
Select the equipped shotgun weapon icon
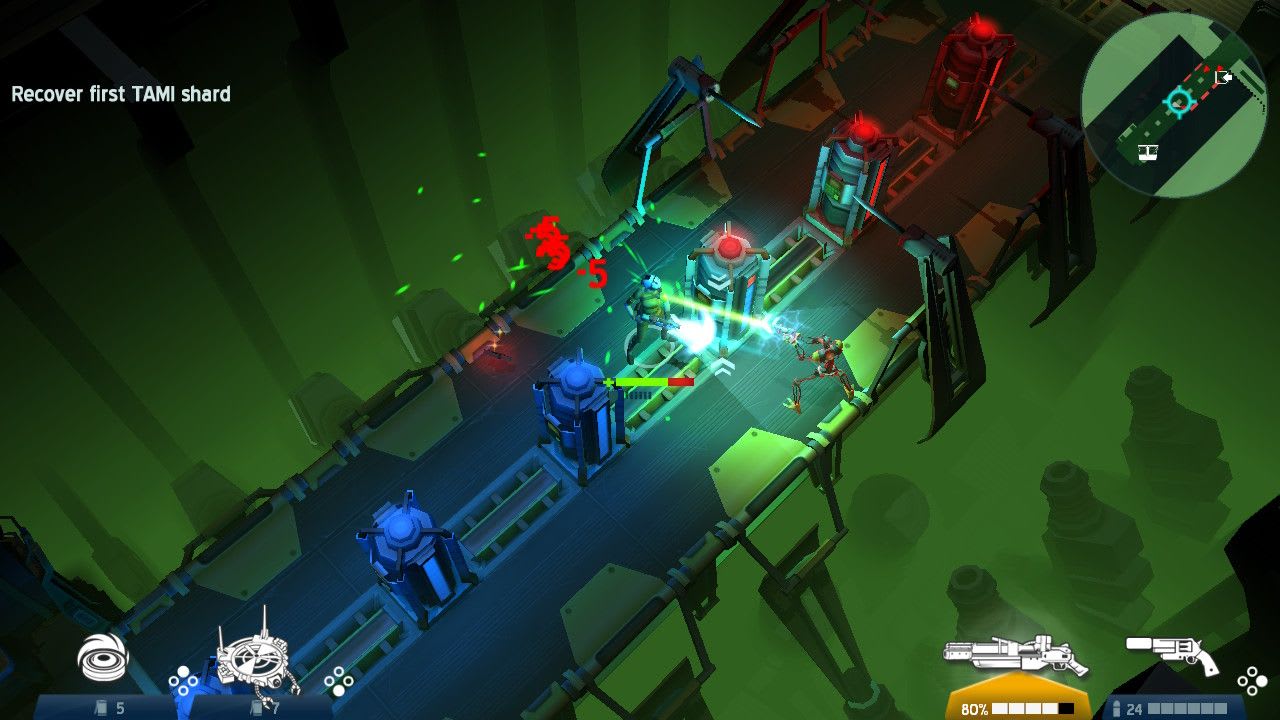click(1013, 653)
